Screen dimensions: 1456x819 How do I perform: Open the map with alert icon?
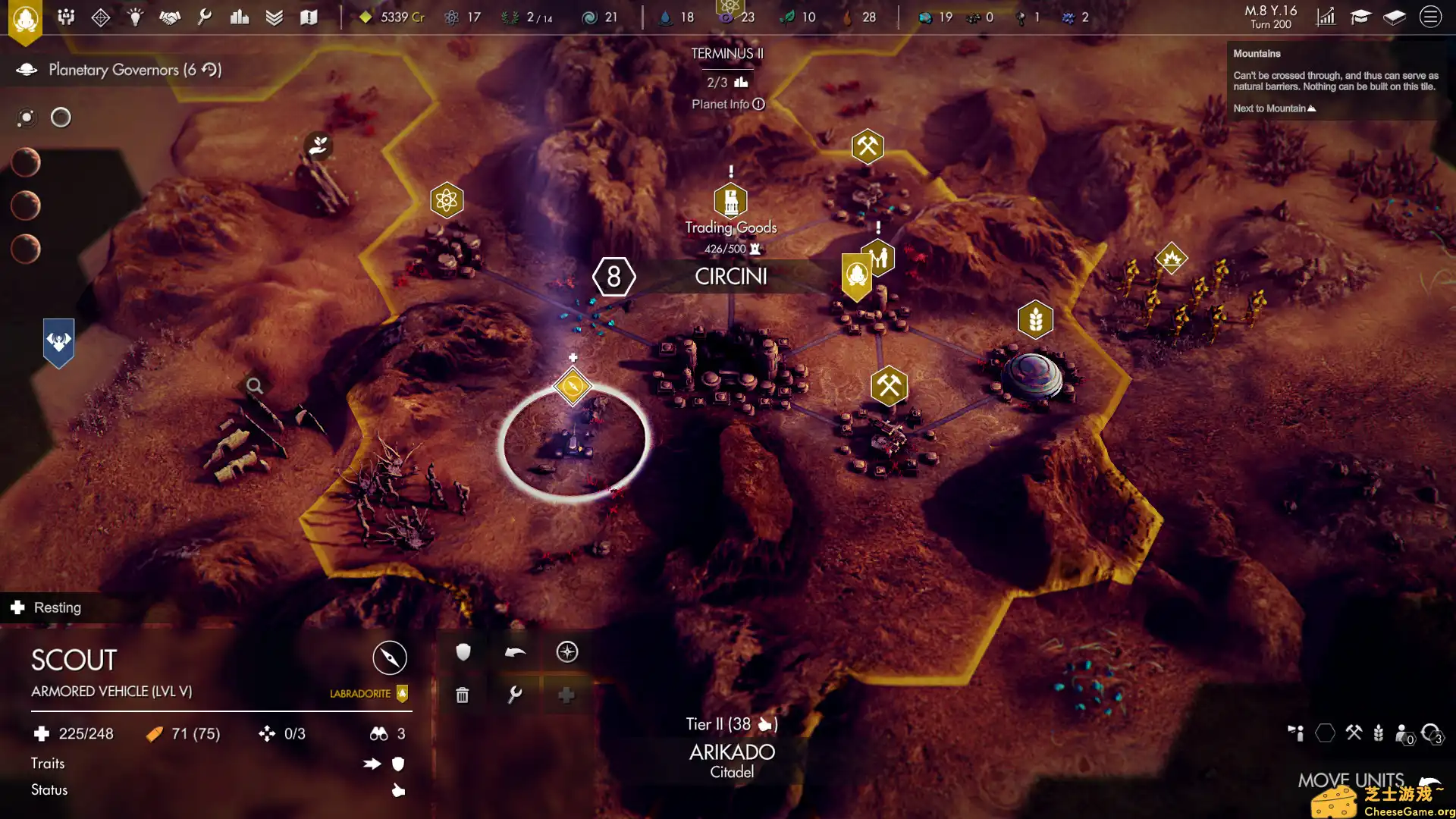[x=309, y=17]
